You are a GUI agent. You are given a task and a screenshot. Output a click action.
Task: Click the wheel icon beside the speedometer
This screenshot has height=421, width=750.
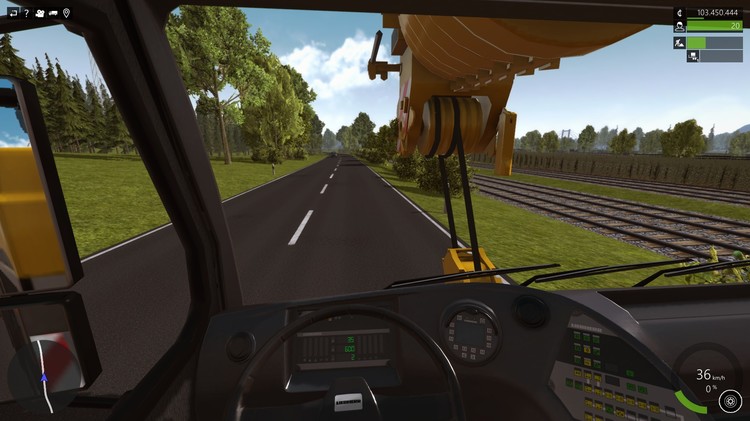pos(730,402)
